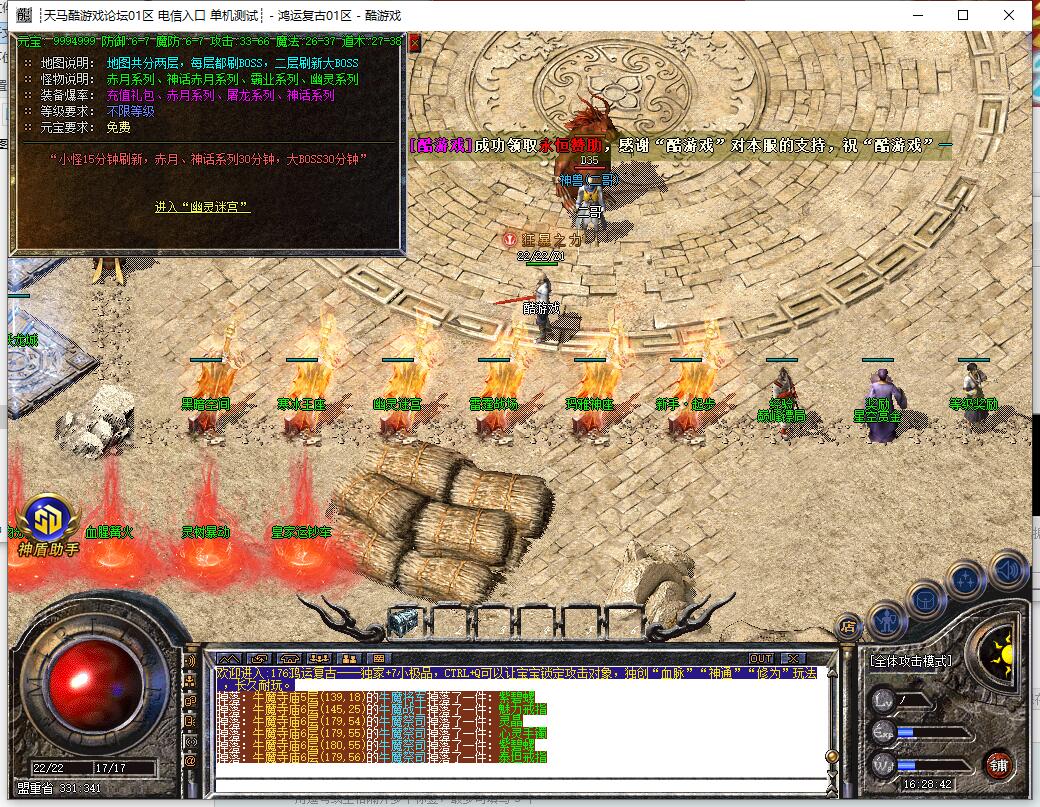Toggle the 全体攻击模式 attack mode label
Viewport: 1040px width, 807px height.
(x=910, y=661)
